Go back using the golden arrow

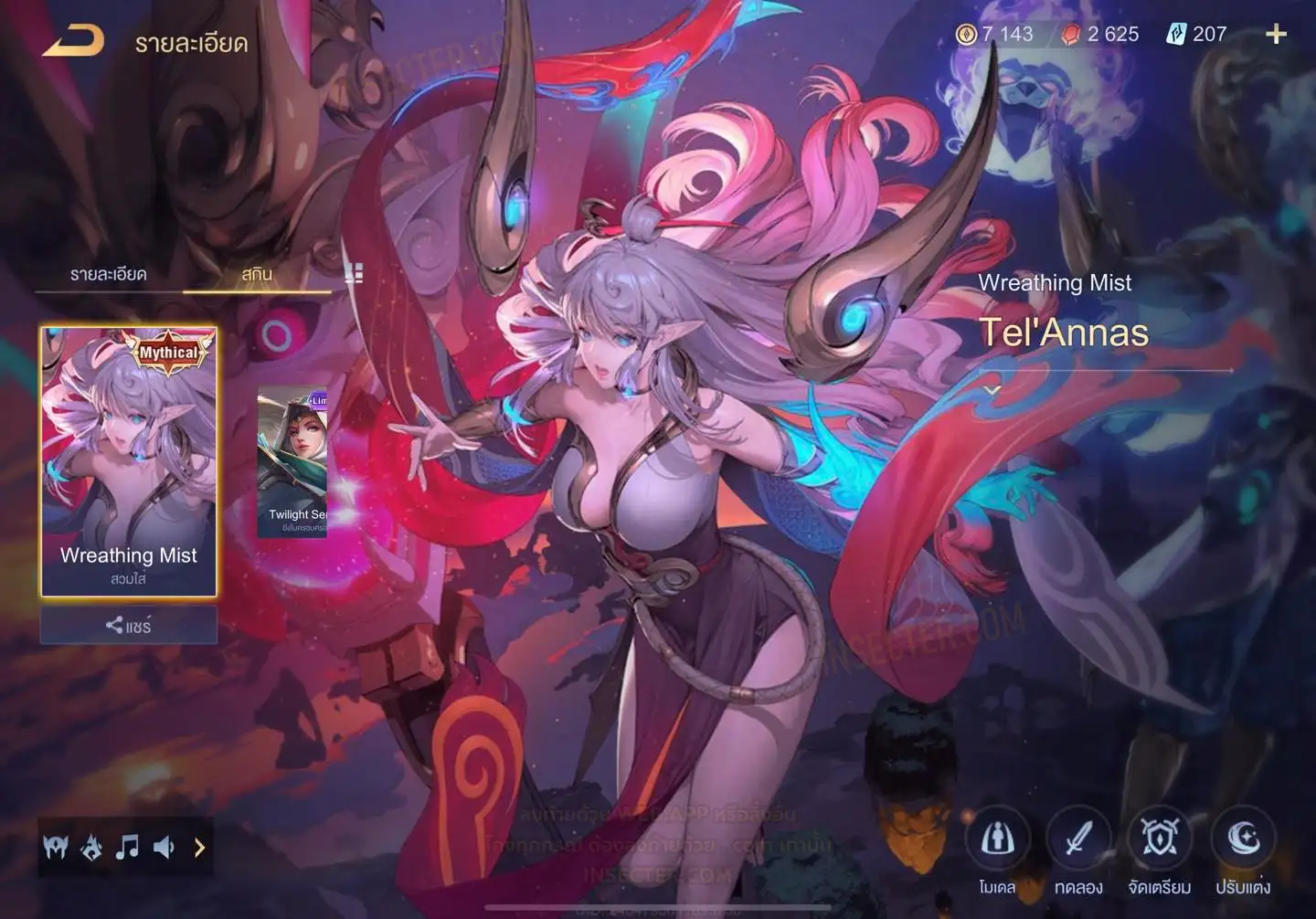click(73, 40)
